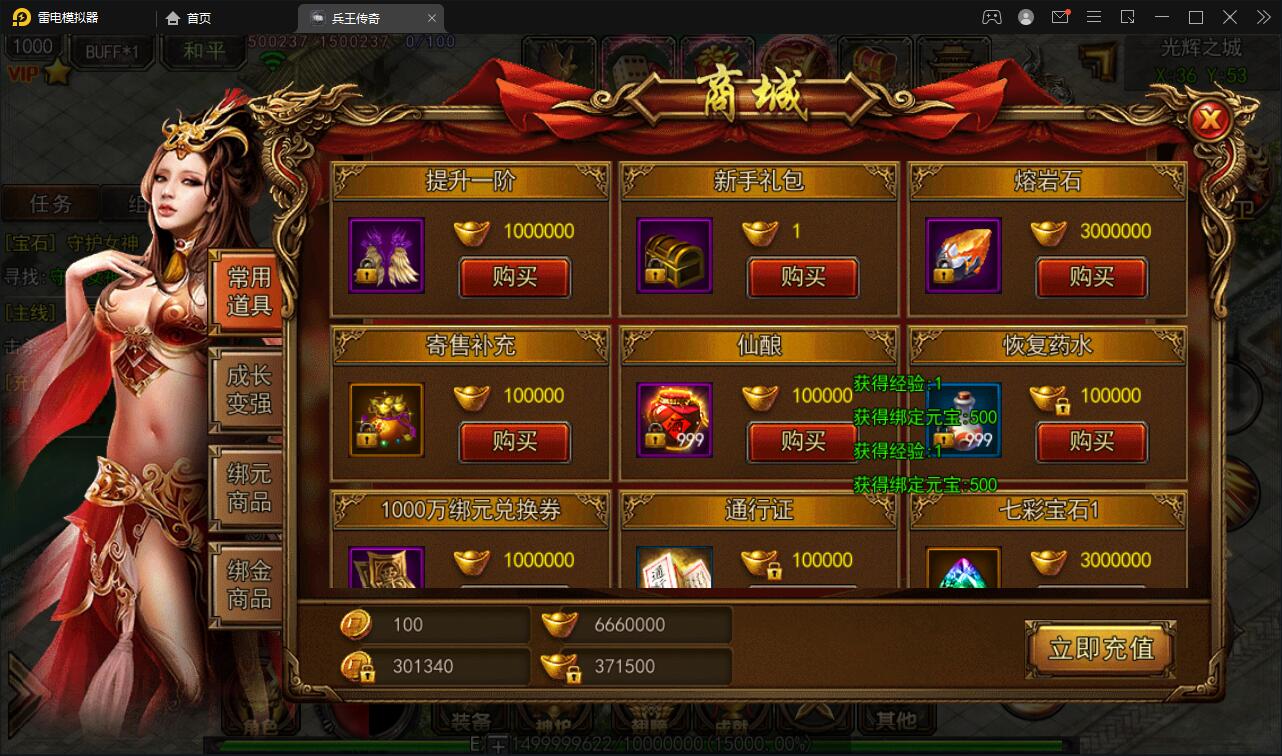Select the treasure chest icon under 新手礼包
Viewport: 1282px width, 756px height.
tap(674, 255)
